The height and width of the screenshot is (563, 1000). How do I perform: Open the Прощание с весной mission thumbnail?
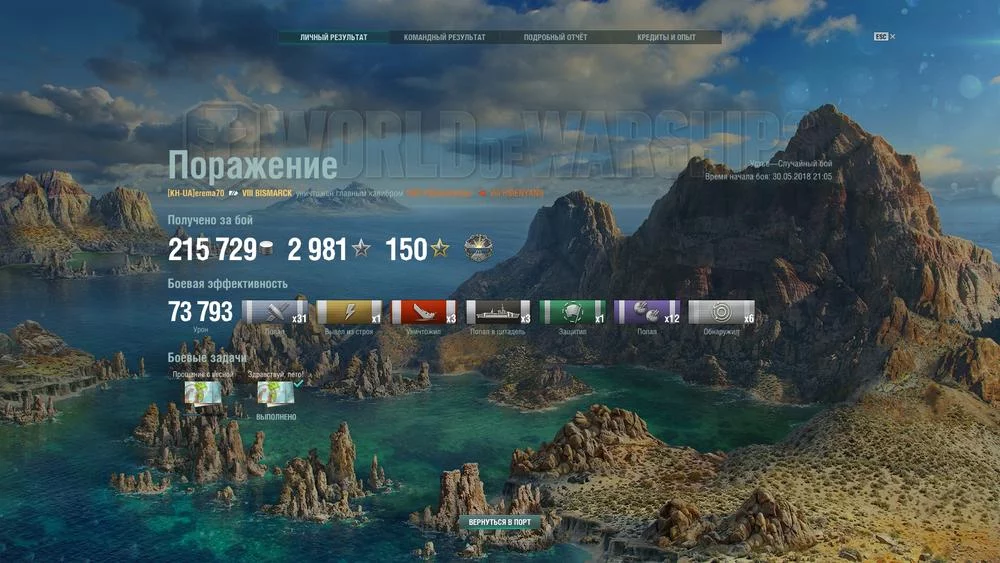coord(202,393)
